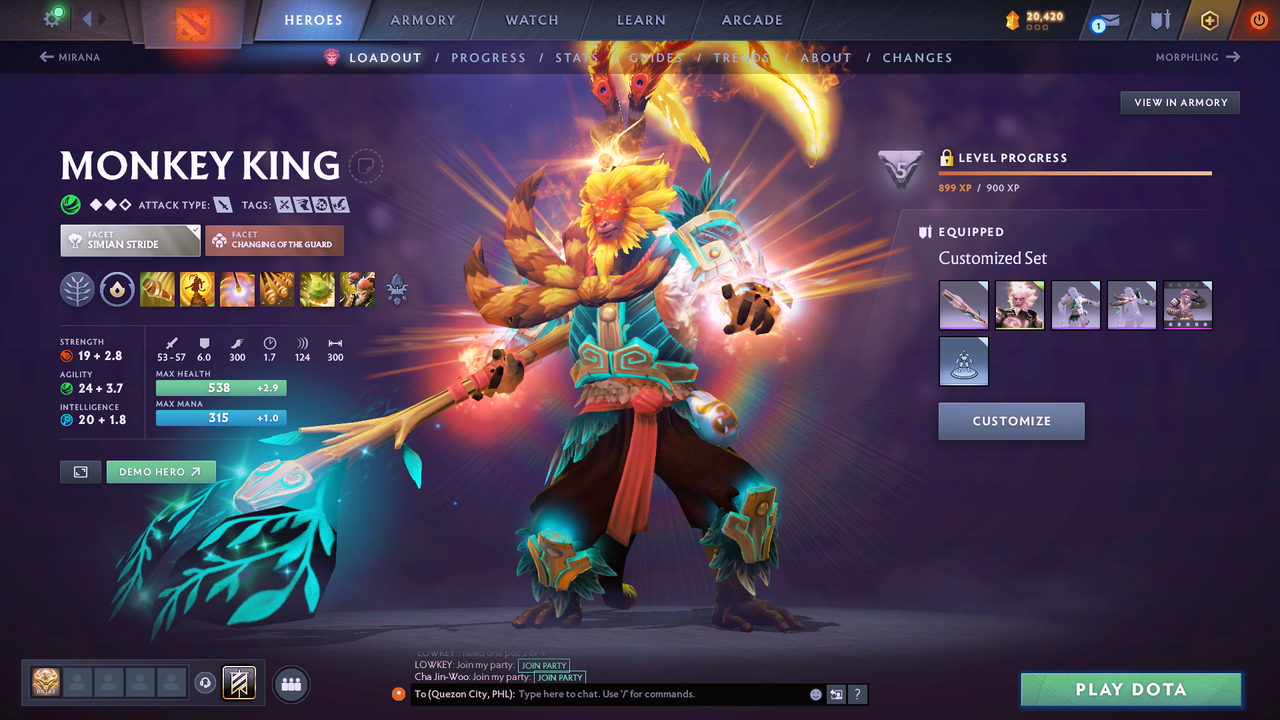Open the GUIDES tab
Image resolution: width=1280 pixels, height=720 pixels.
655,57
